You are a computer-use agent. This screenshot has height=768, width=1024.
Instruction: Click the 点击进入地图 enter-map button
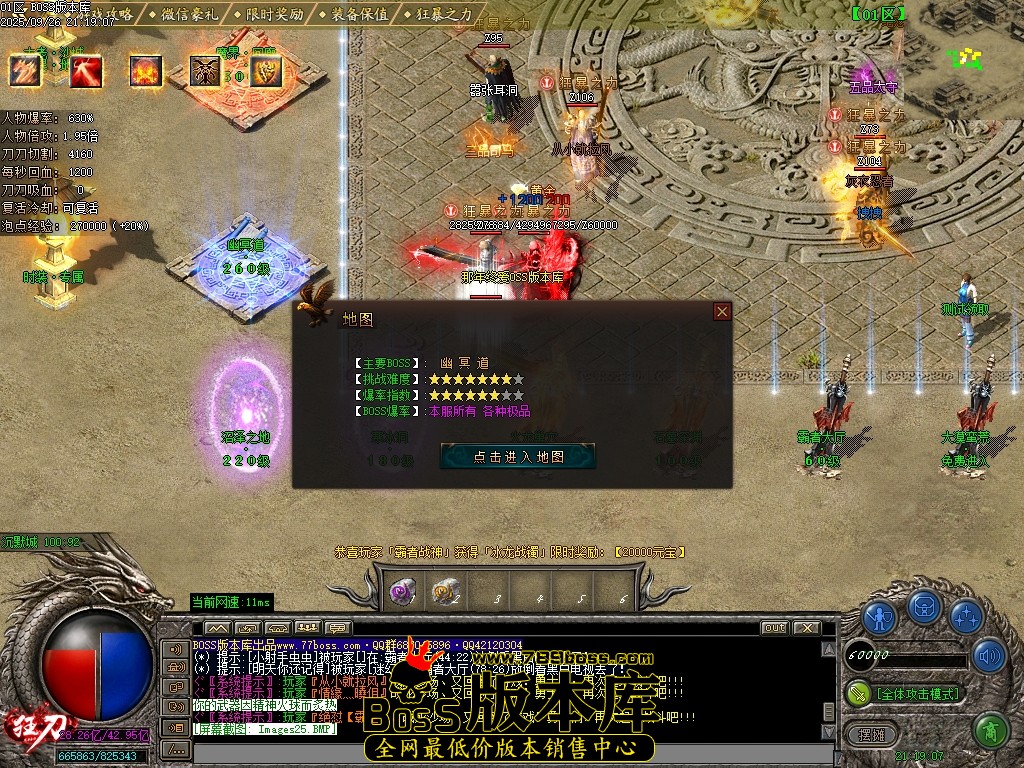pos(518,456)
